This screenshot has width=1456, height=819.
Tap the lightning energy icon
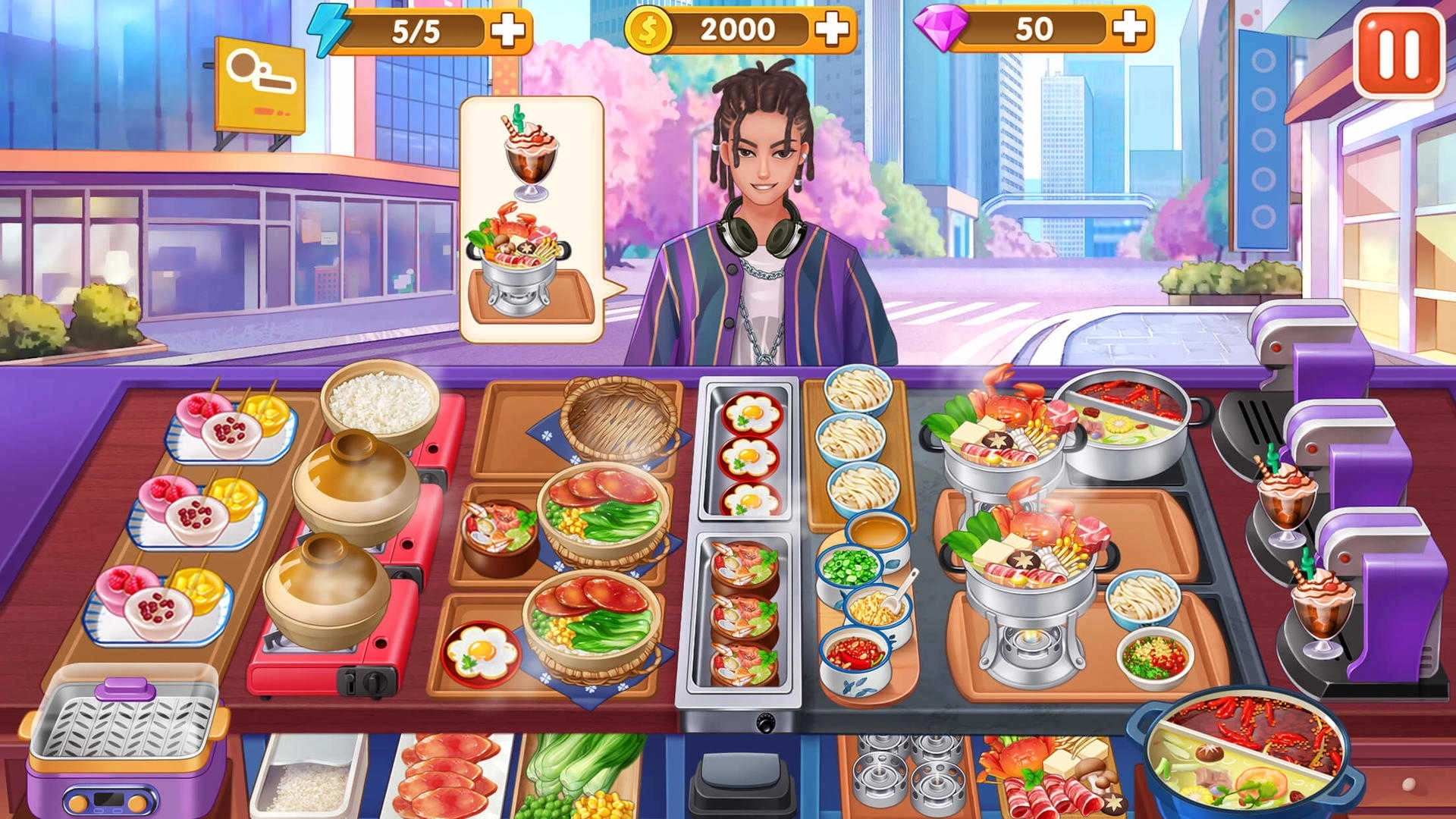(329, 32)
